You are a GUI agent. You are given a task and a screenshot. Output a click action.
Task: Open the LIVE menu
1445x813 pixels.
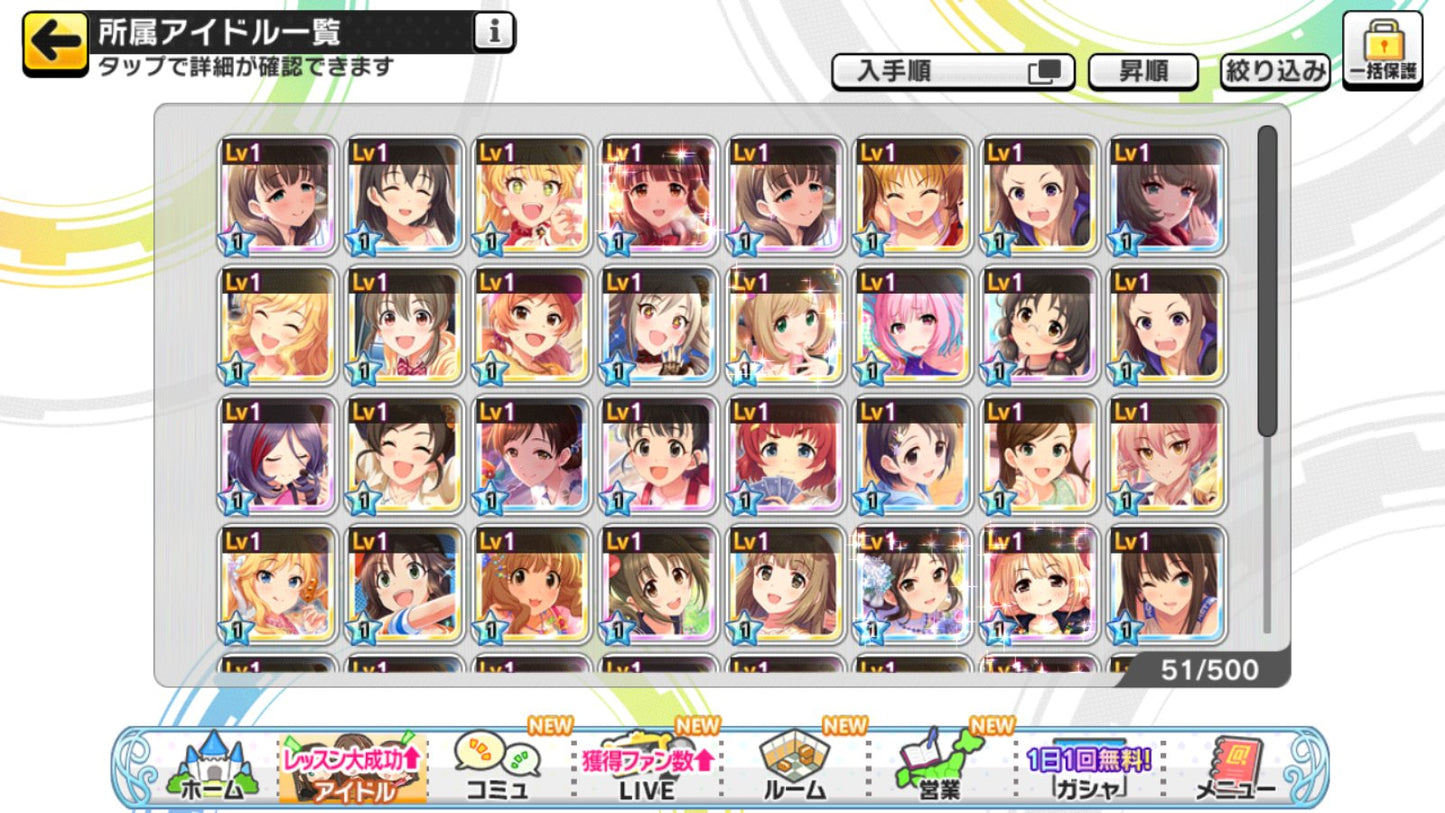click(647, 769)
